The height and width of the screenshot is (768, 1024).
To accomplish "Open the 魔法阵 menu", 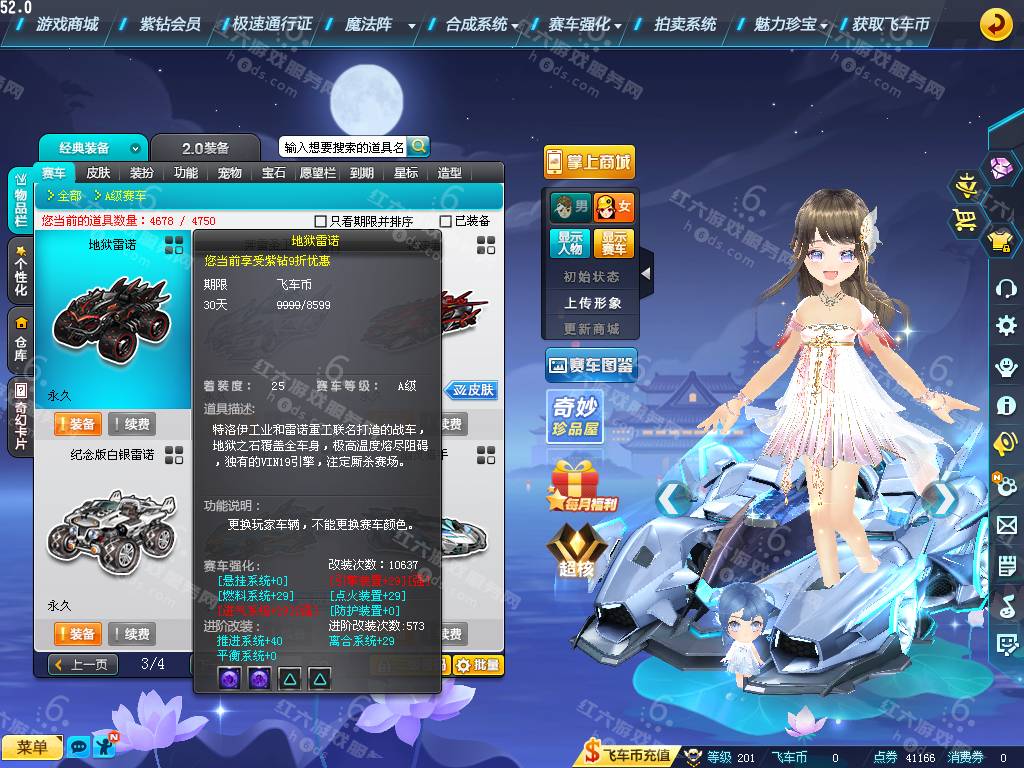I will (369, 24).
